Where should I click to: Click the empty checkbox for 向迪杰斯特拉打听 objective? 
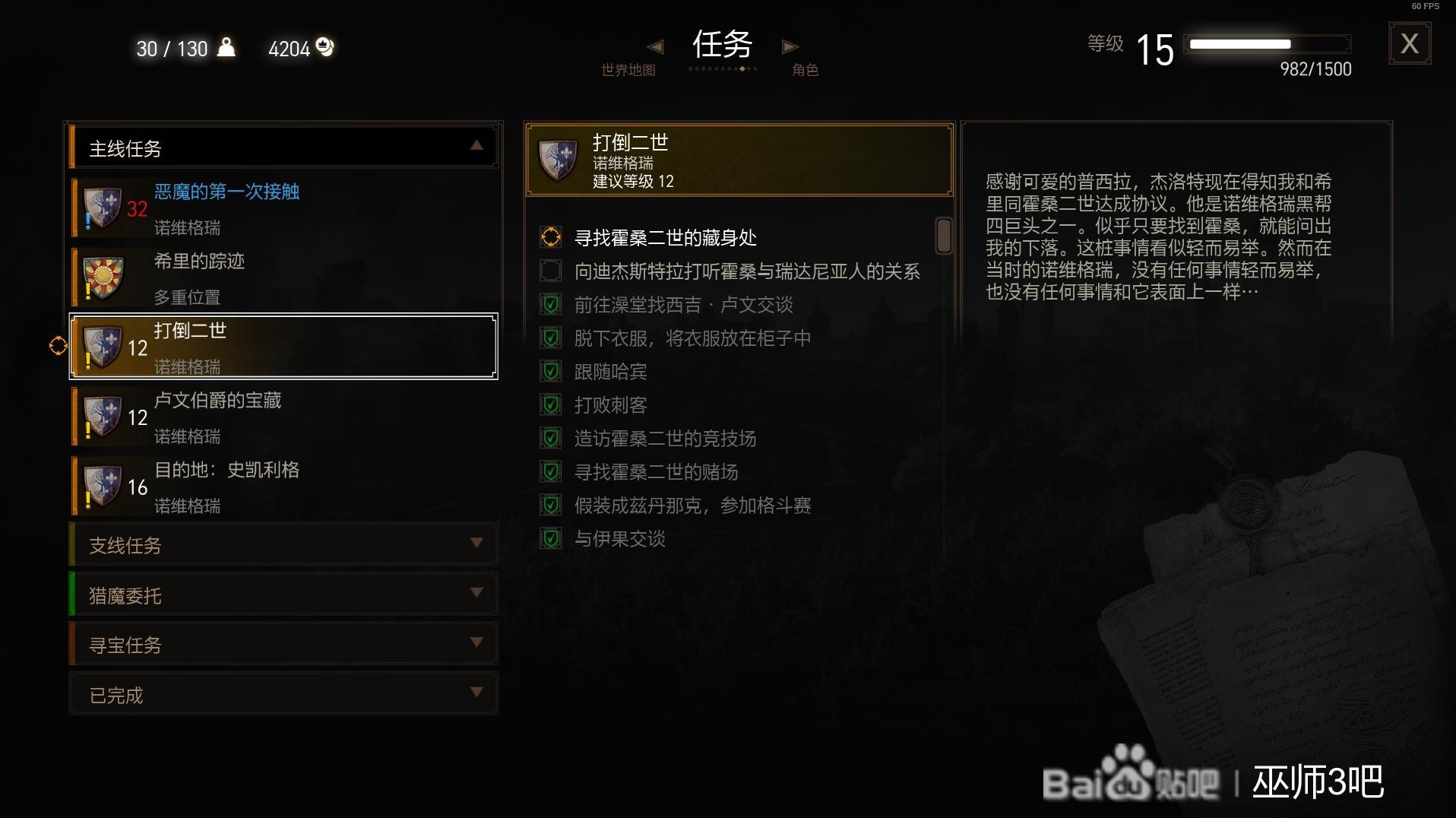(x=551, y=271)
